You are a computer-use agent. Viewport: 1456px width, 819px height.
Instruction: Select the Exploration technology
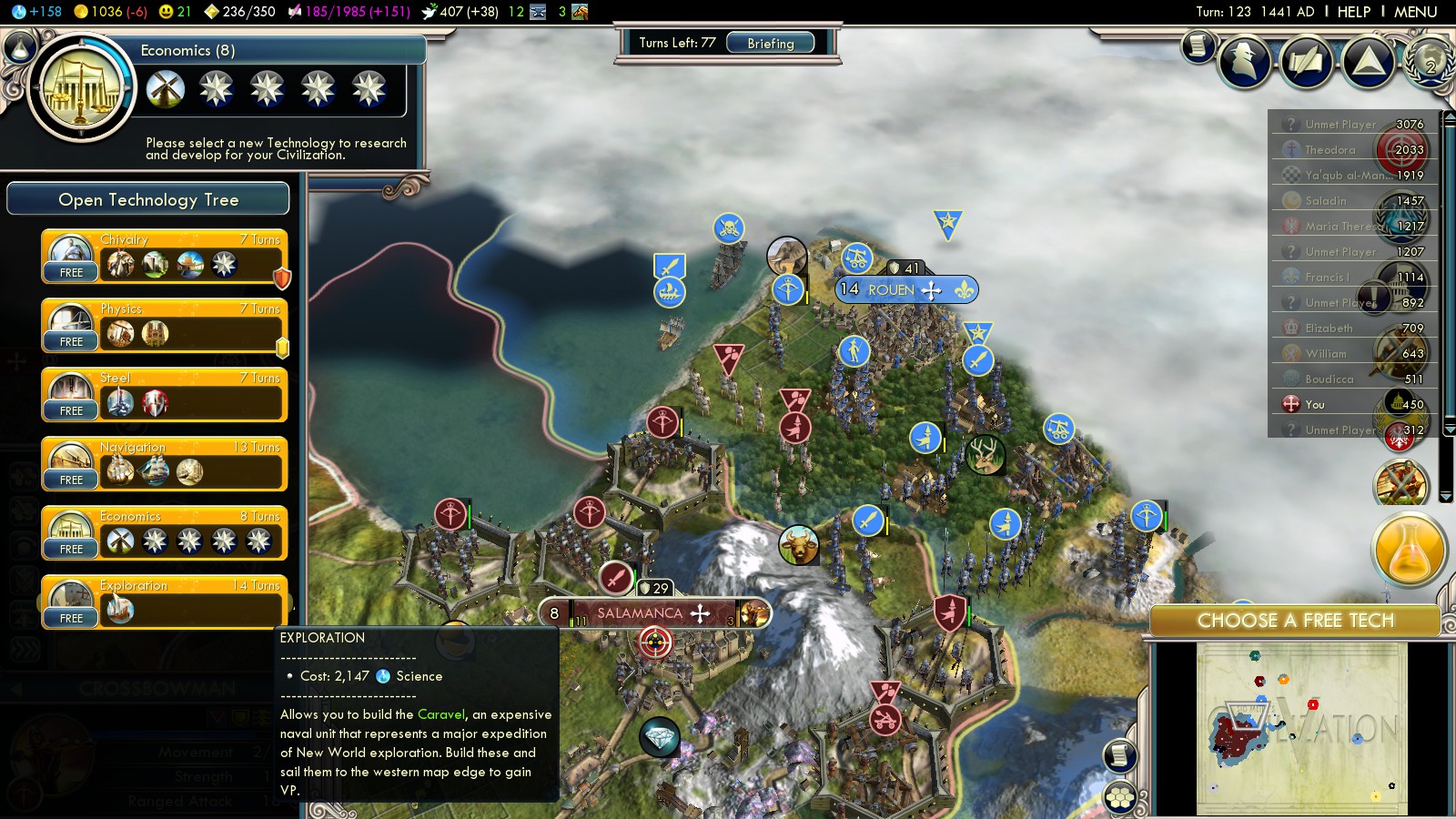pyautogui.click(x=165, y=602)
